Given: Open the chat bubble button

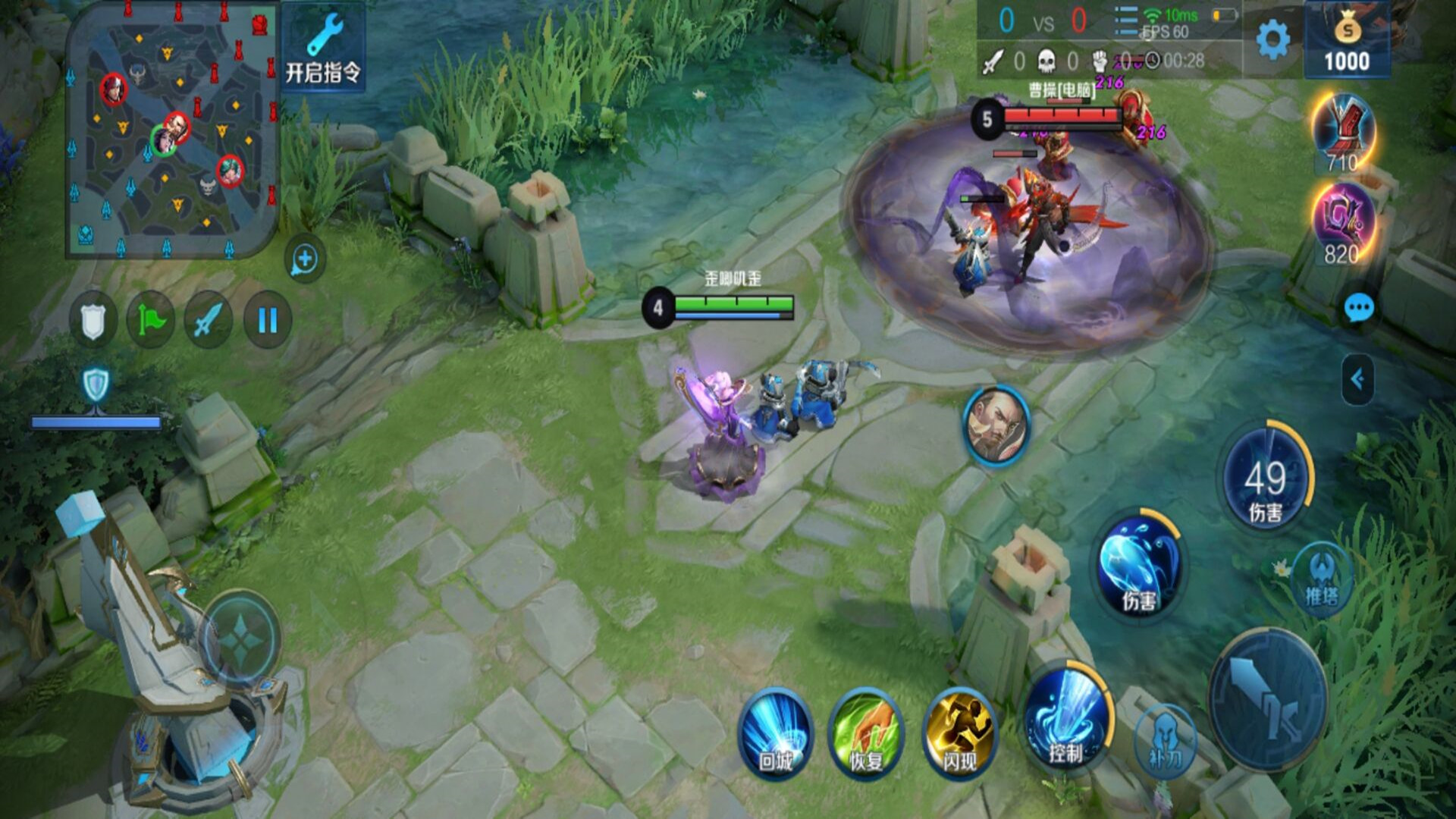Looking at the screenshot, I should pyautogui.click(x=1358, y=308).
